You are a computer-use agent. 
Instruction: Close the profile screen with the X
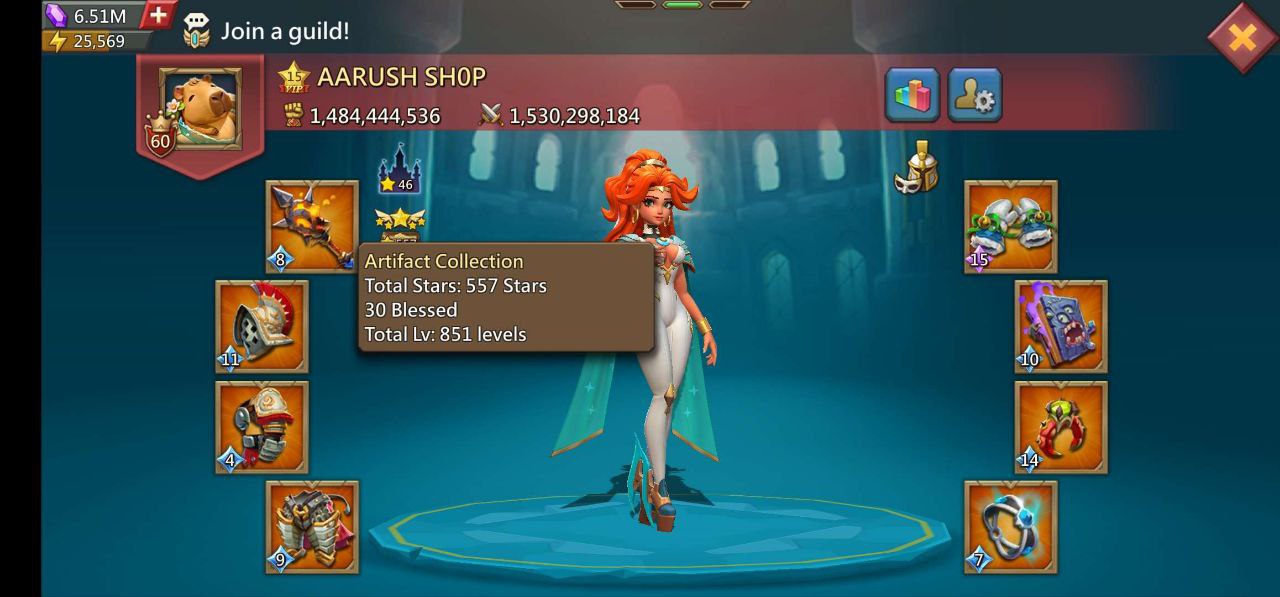tap(1241, 38)
